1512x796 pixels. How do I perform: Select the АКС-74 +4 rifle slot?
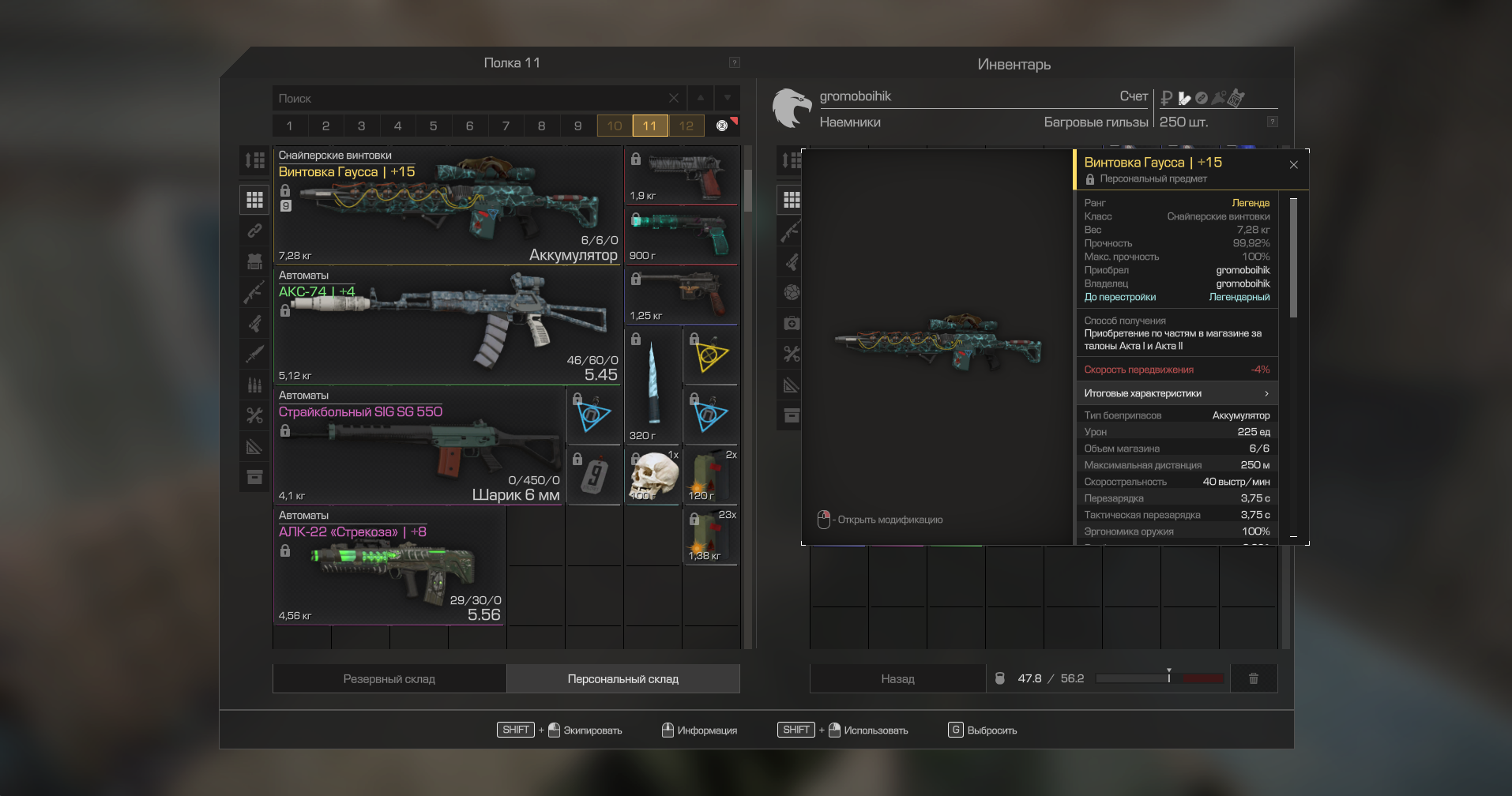click(447, 326)
